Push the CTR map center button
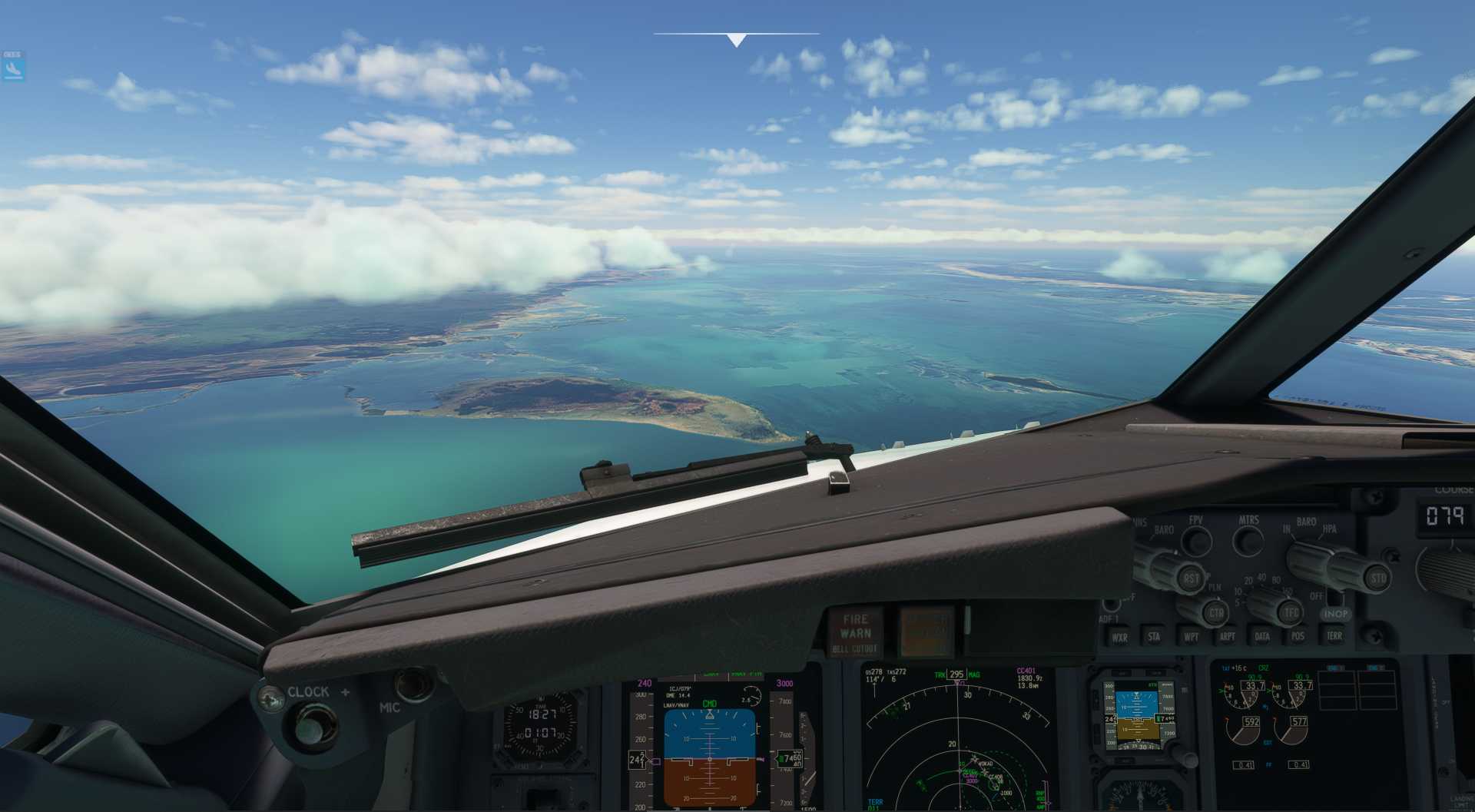Viewport: 1475px width, 812px height. (x=1215, y=613)
